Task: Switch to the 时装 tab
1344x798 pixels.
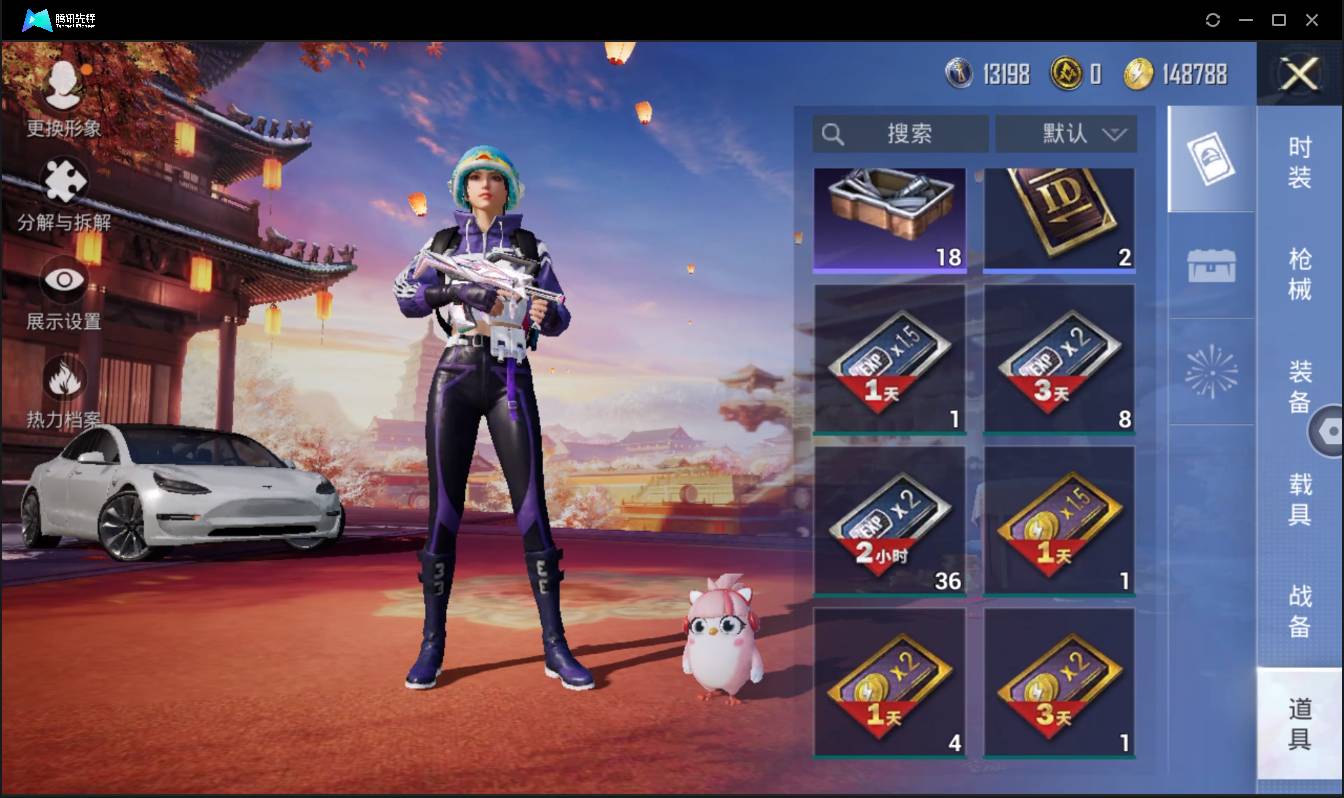Action: 1299,162
